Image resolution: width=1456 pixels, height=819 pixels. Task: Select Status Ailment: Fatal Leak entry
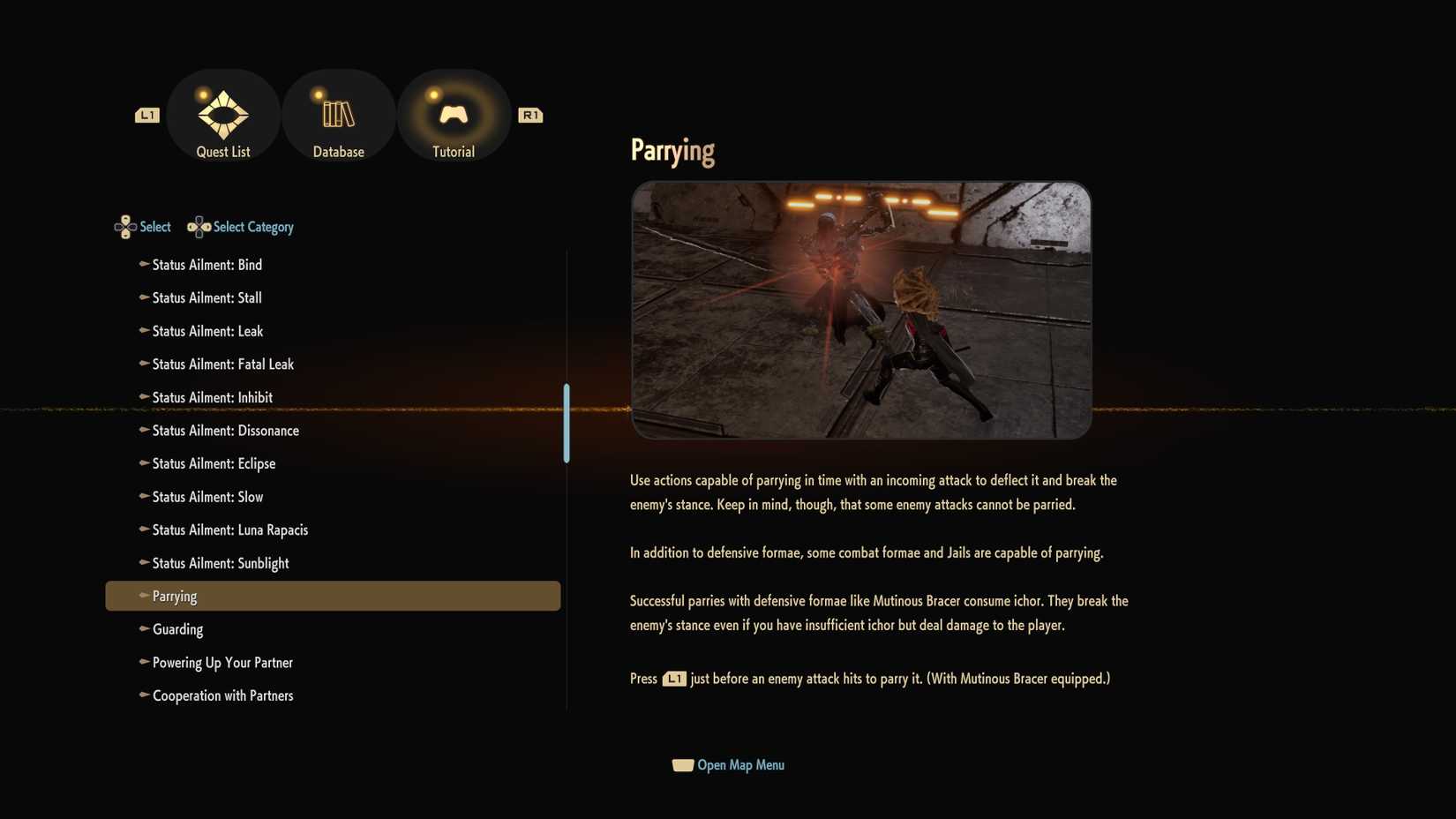222,364
